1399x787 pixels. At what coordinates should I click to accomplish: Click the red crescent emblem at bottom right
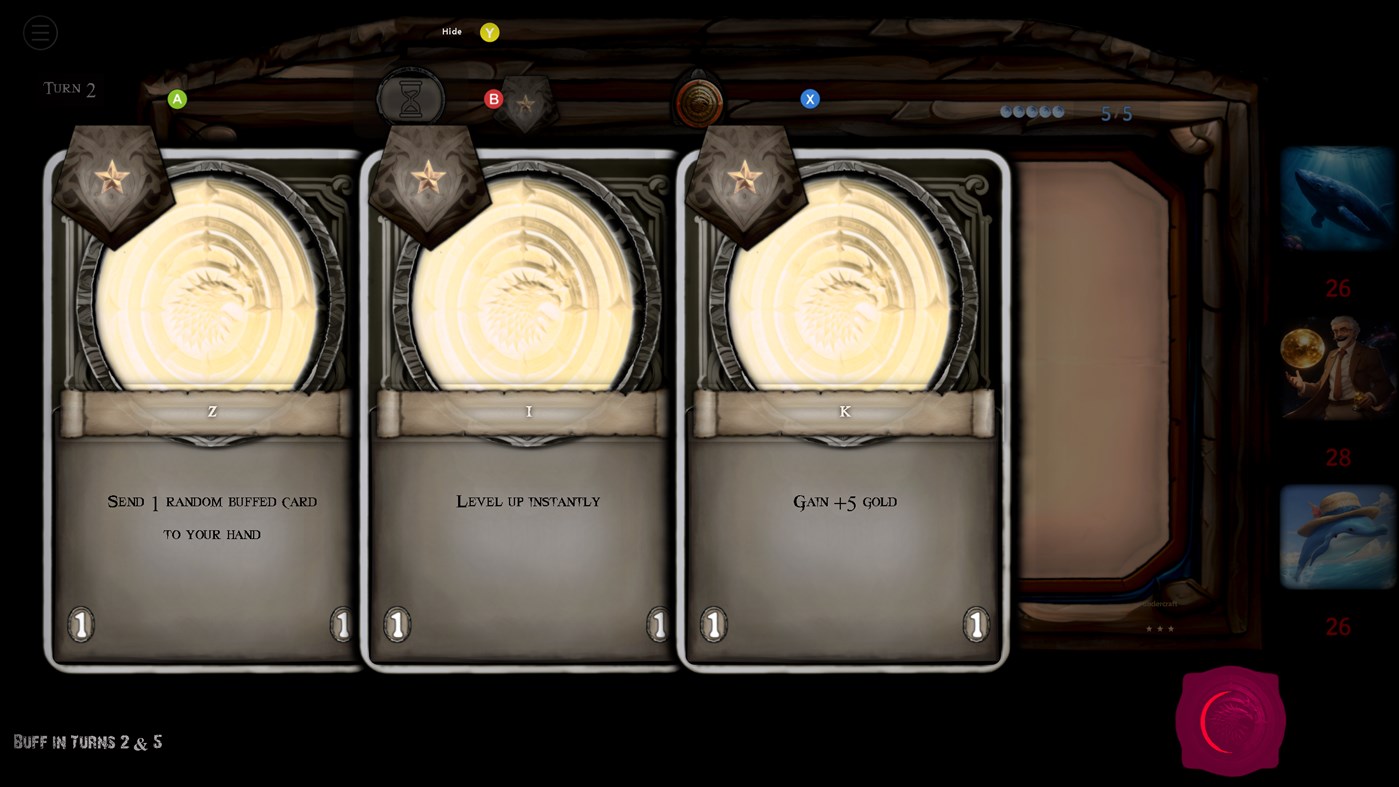point(1229,720)
